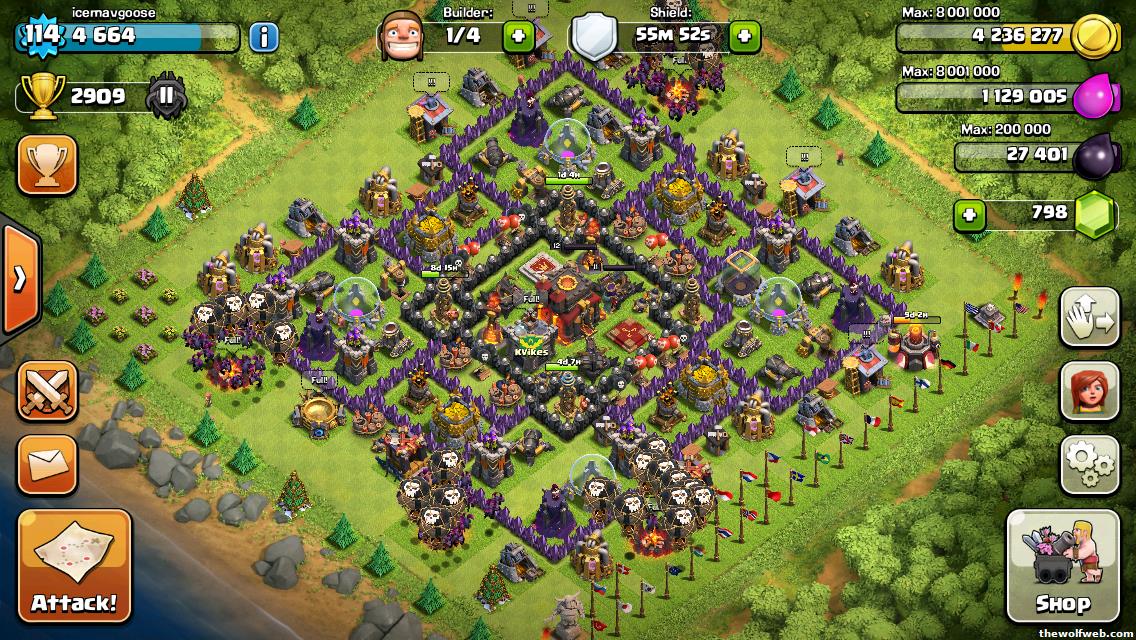Screen dimensions: 1136x640
Task: Open the envelope messages inbox
Action: point(46,464)
